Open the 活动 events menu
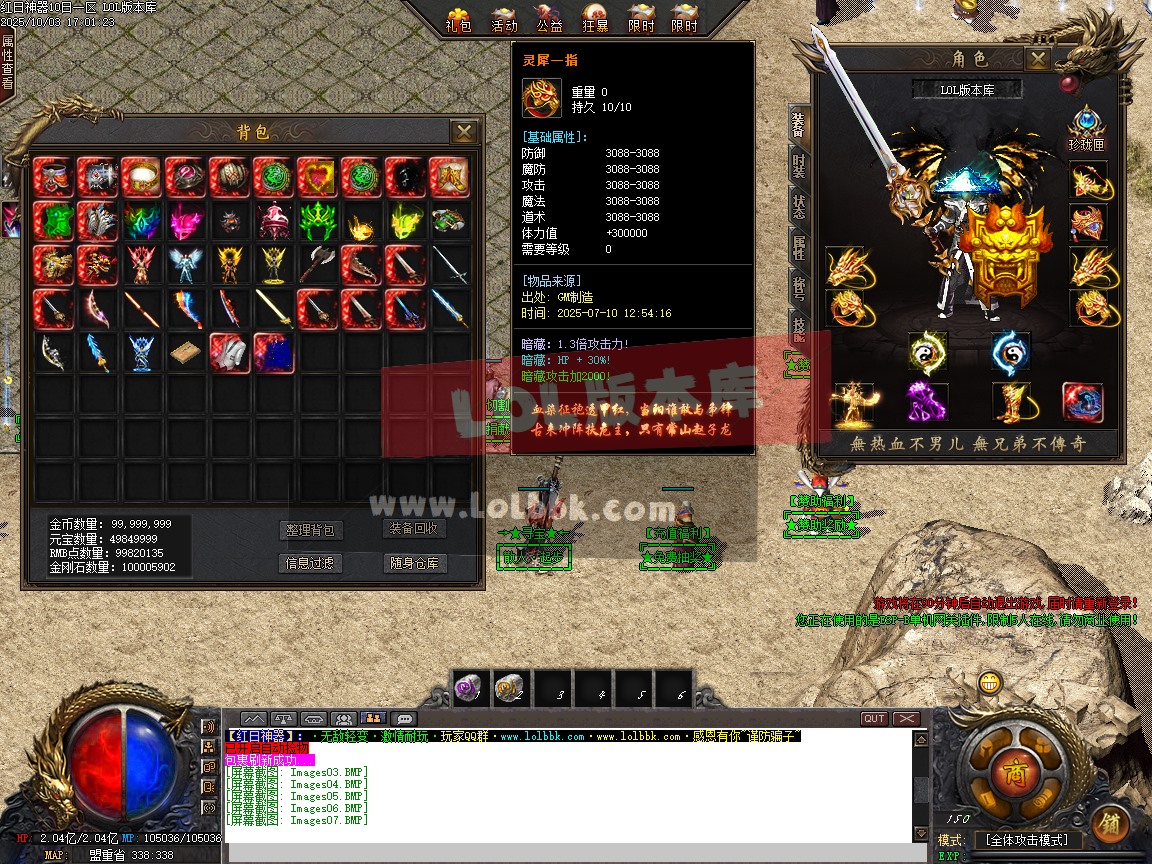 click(505, 18)
